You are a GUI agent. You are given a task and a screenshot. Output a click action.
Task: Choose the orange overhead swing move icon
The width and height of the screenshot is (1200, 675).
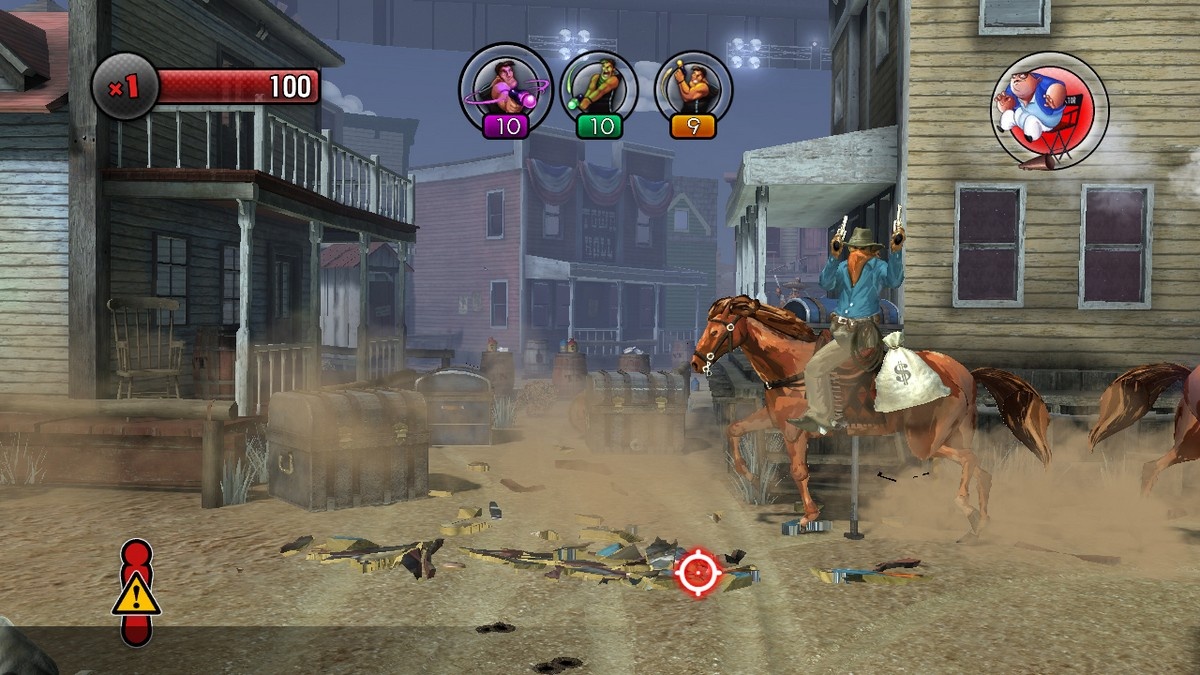coord(693,88)
